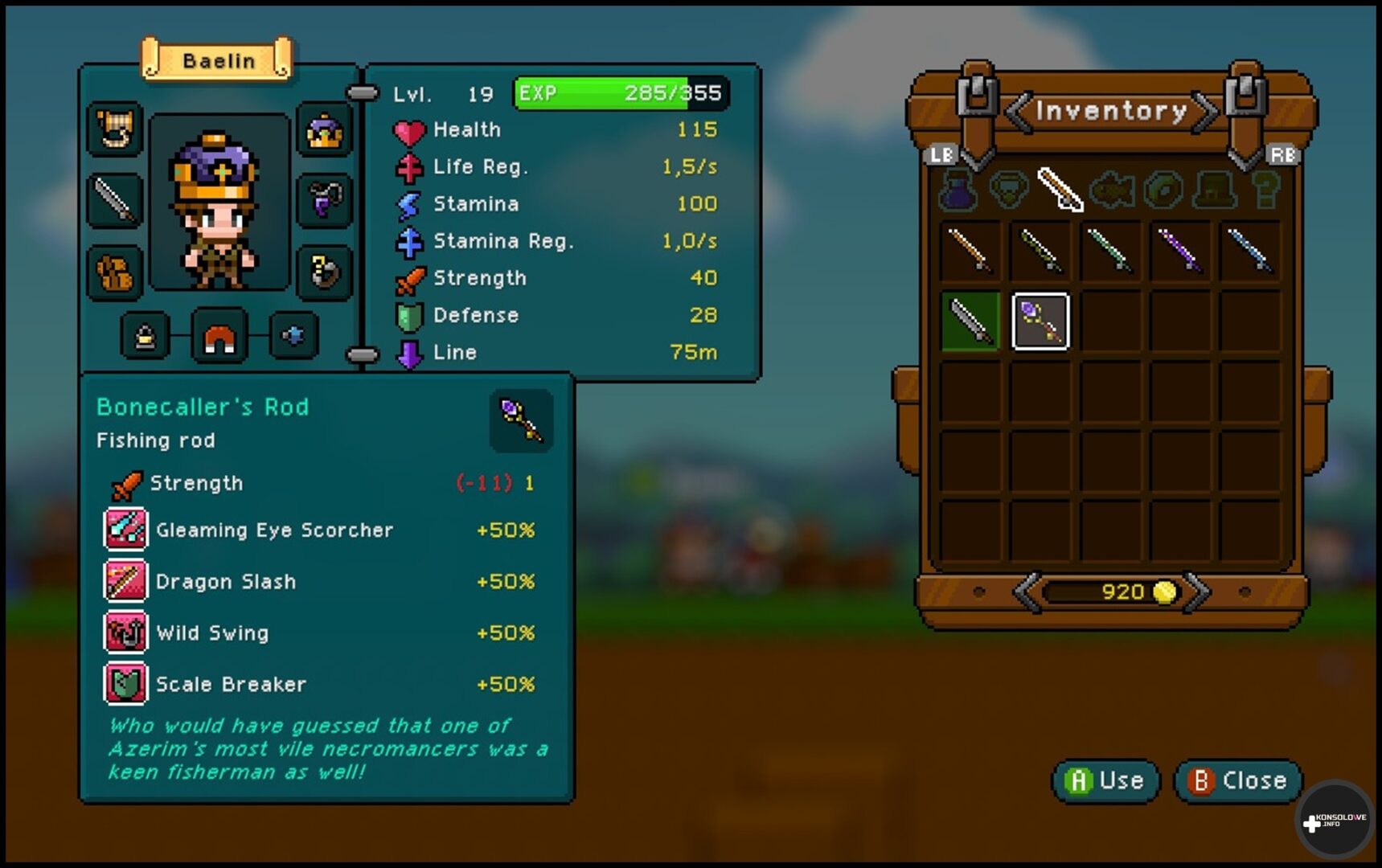Pick the orange fishing rod in the inventory grid
1382x868 pixels.
(970, 251)
